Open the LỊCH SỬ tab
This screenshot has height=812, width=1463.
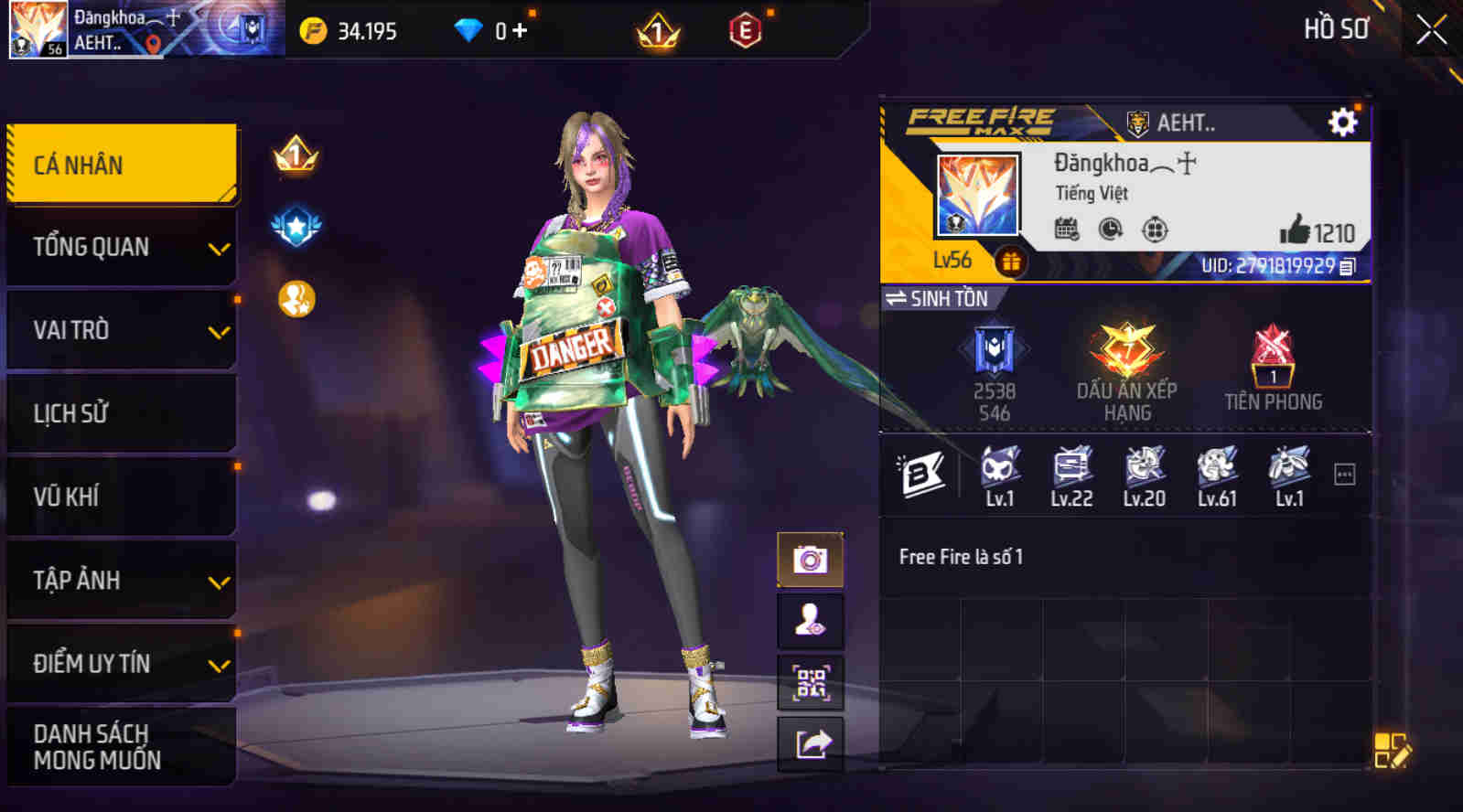point(122,413)
